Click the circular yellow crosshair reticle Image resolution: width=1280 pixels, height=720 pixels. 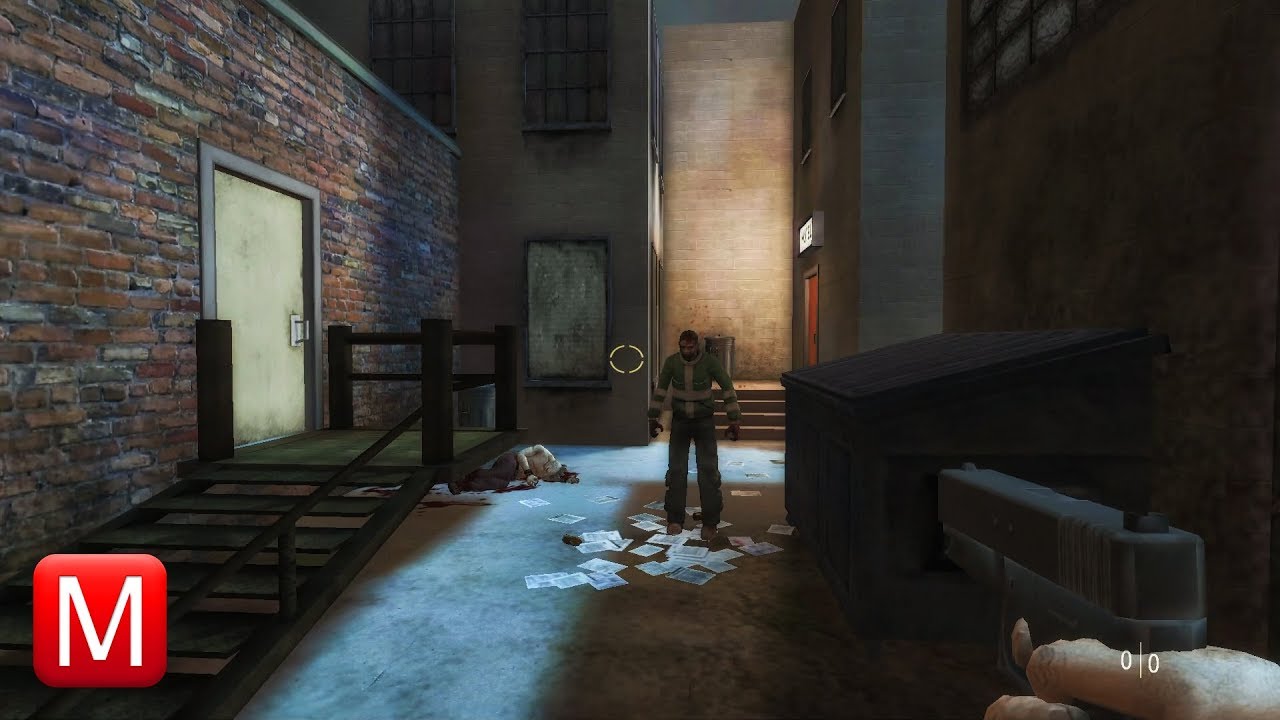(x=628, y=360)
